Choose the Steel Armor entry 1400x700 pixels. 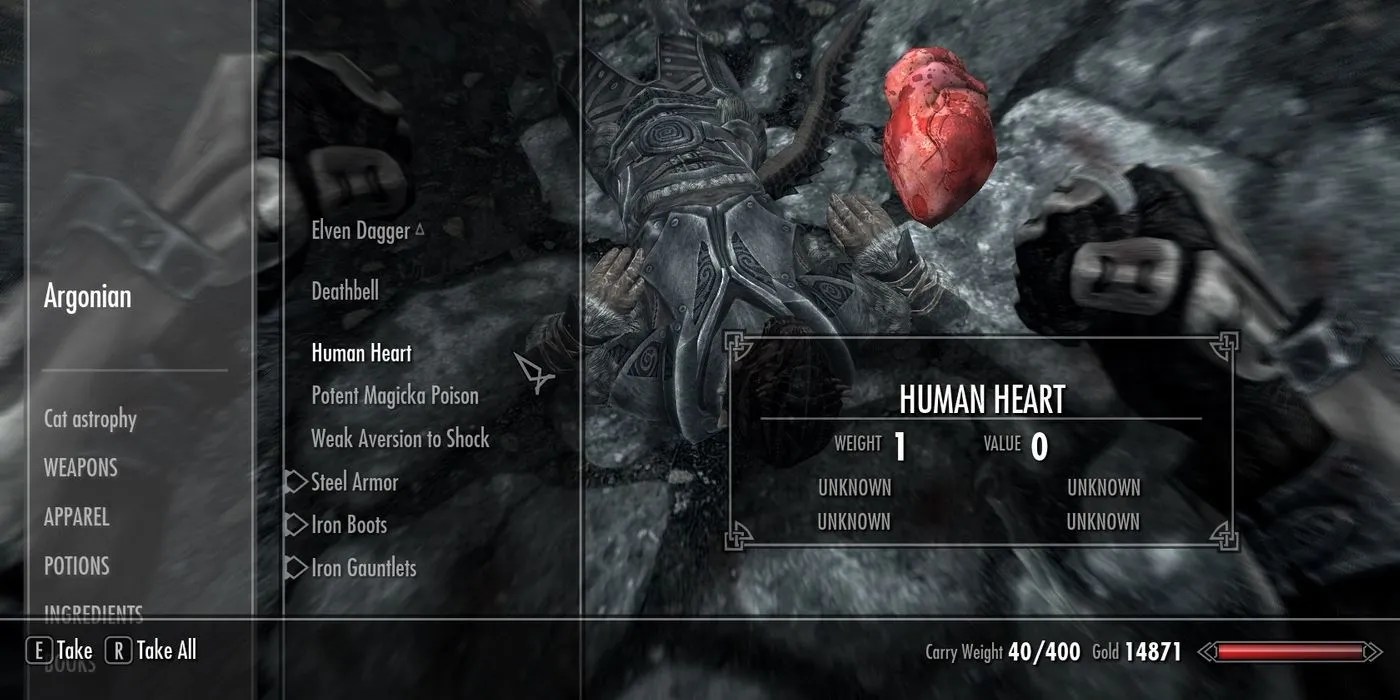click(x=354, y=482)
